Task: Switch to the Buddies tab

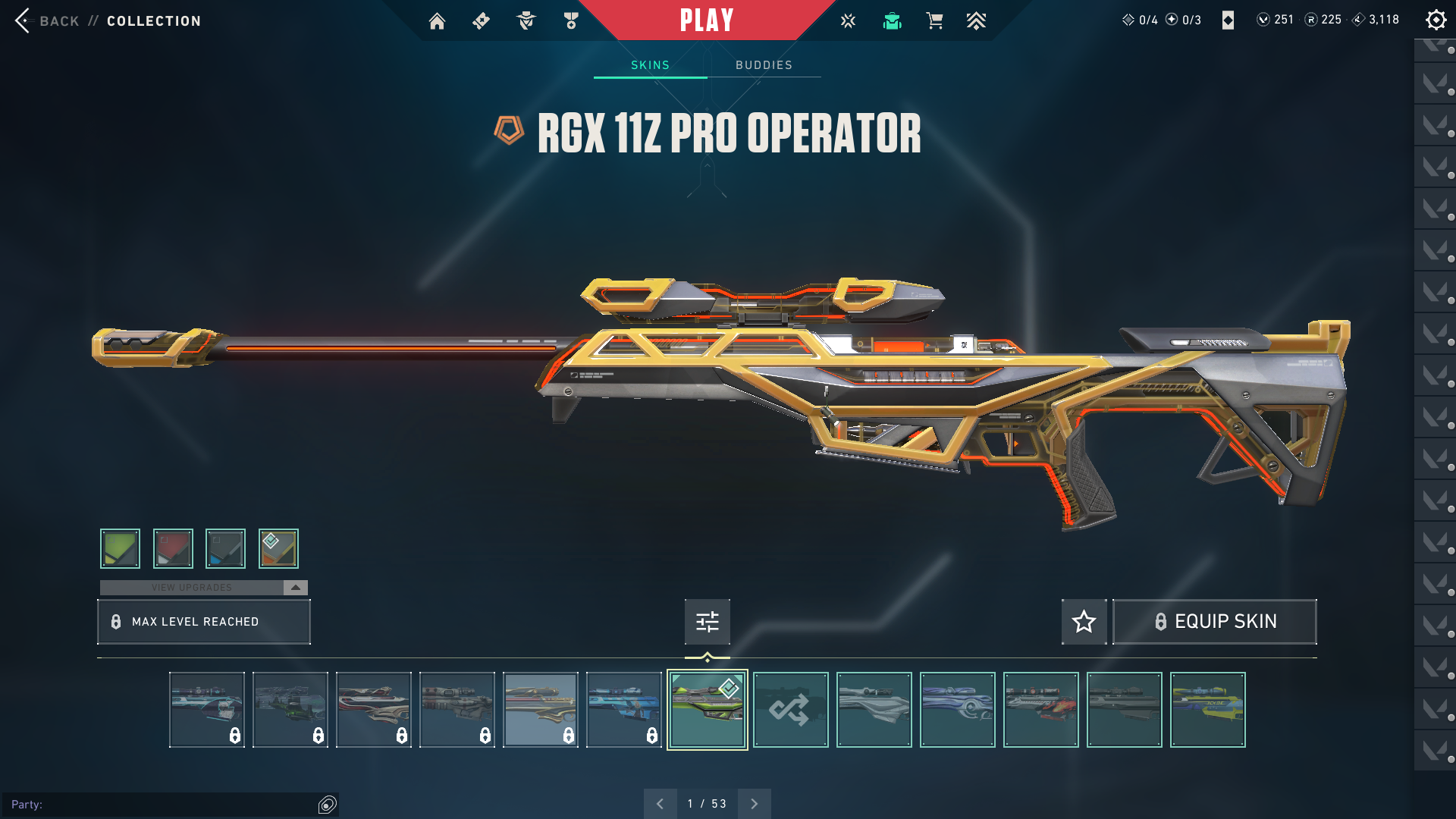Action: [764, 65]
